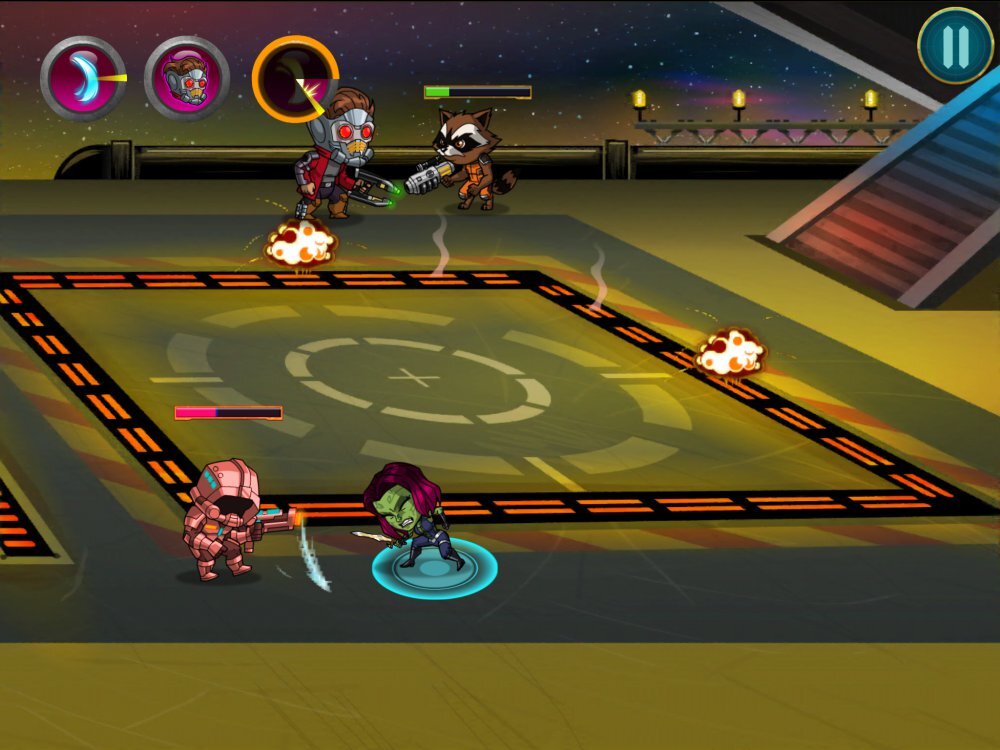Screen dimensions: 1000x750
Task: Pause the game with the pause button
Action: click(x=955, y=46)
